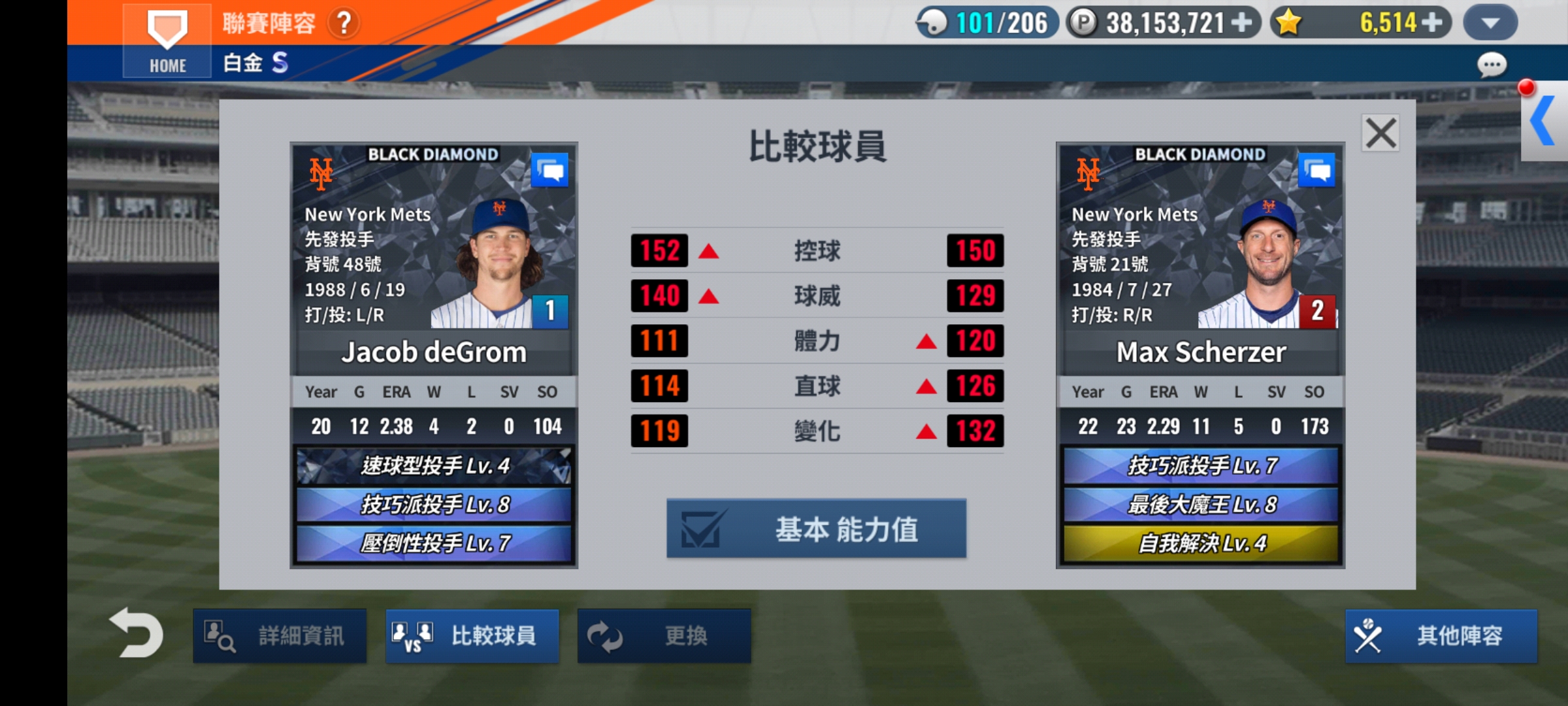Click the 白金 S league label

255,63
